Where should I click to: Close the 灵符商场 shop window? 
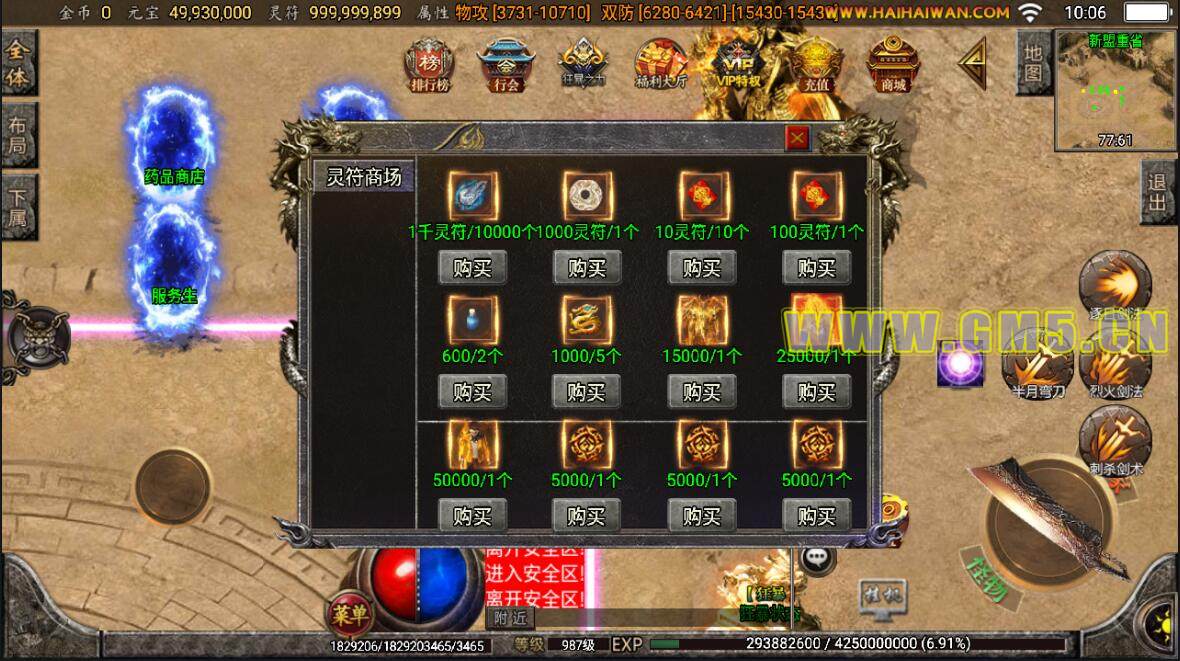tap(797, 139)
